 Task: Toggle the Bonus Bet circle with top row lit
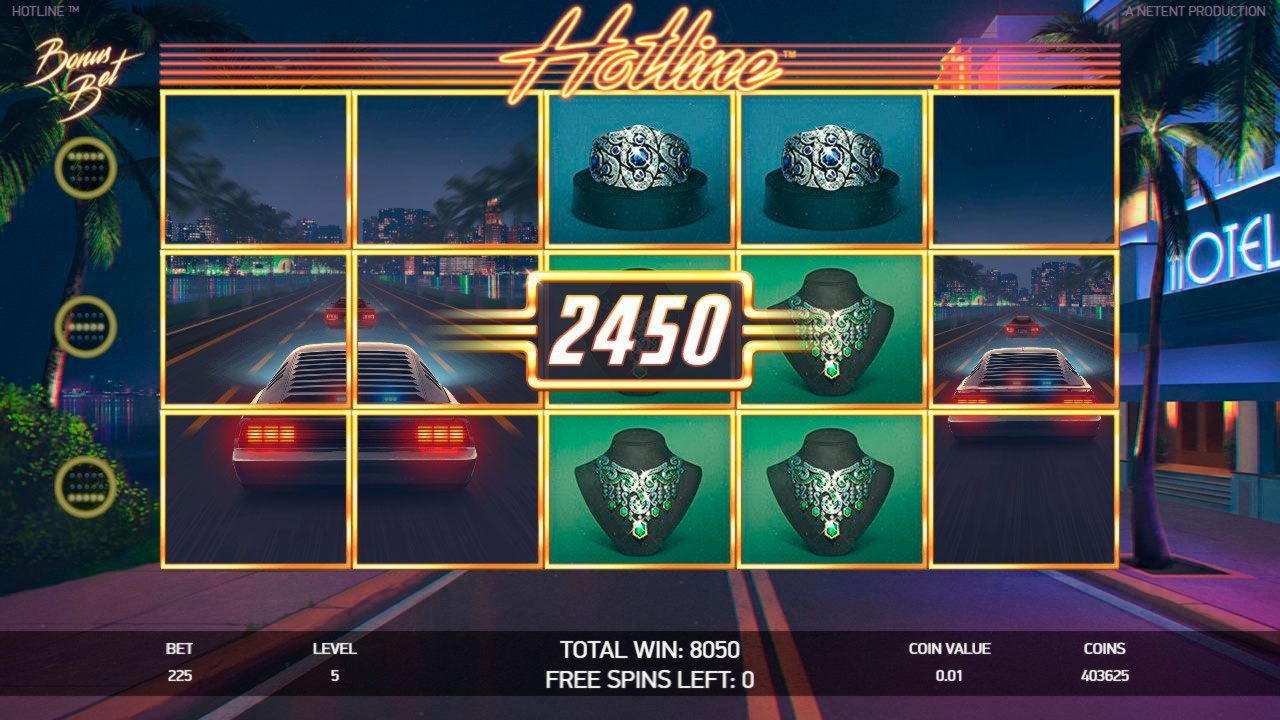point(86,169)
